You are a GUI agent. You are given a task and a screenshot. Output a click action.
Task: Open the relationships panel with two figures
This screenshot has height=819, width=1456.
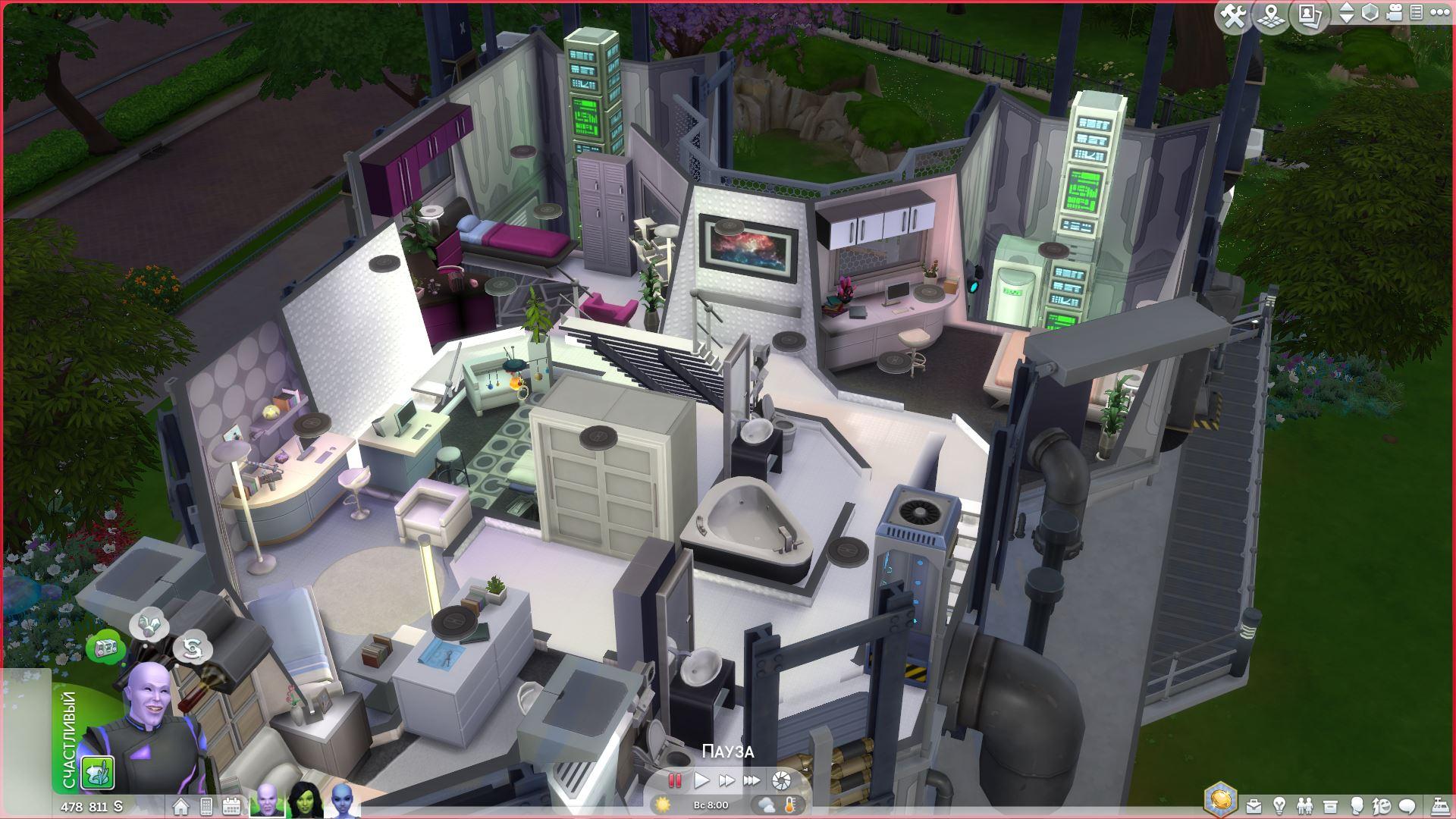click(1305, 806)
